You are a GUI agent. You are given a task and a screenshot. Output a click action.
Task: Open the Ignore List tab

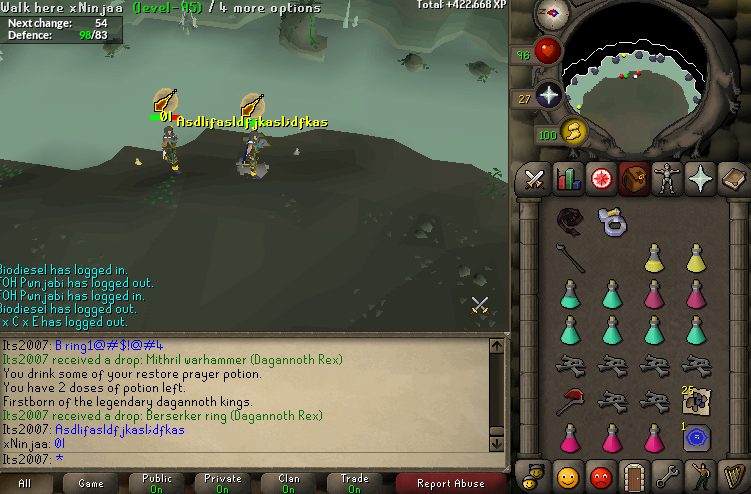pos(601,474)
